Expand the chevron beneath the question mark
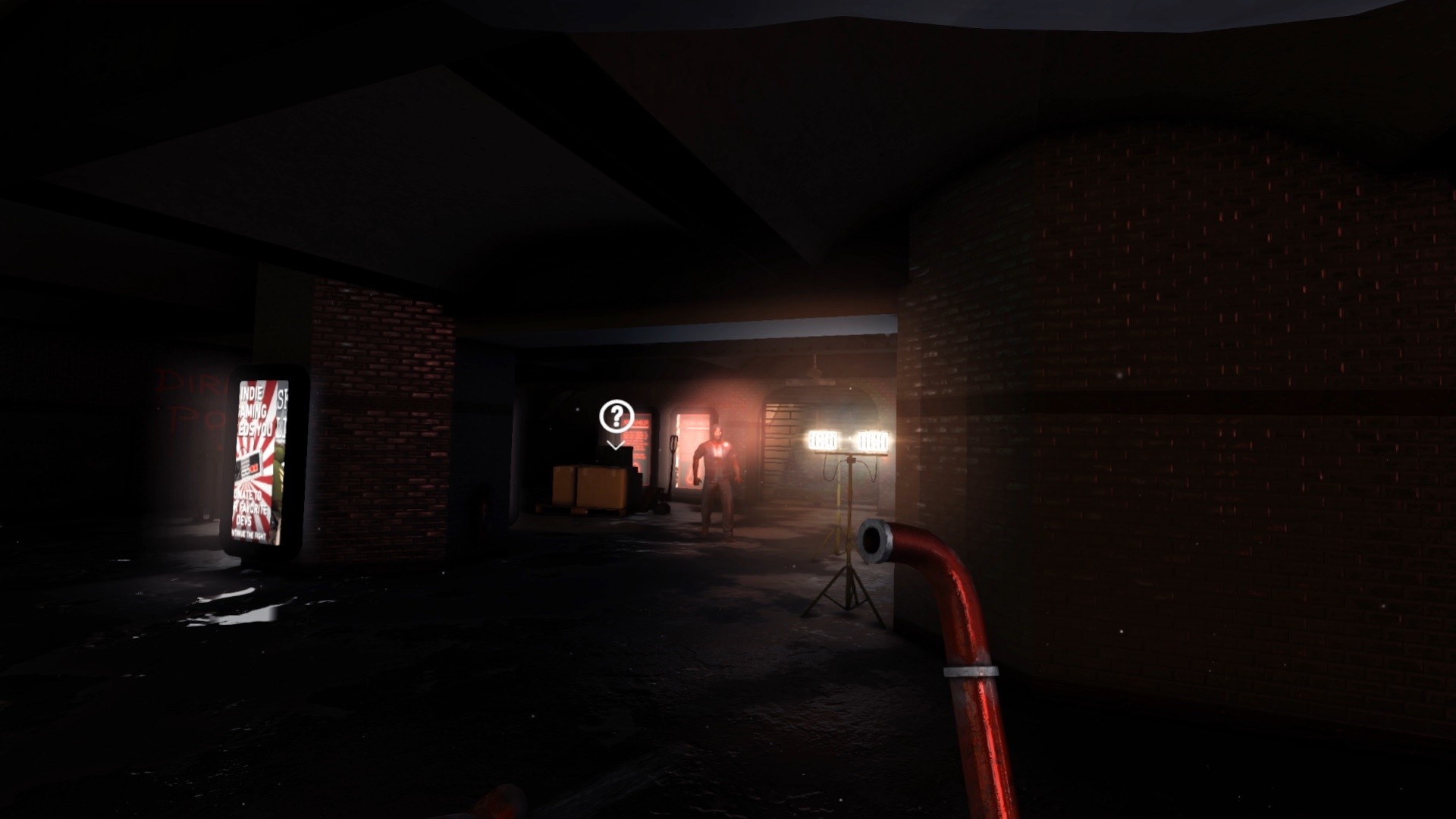Screen dimensions: 1456x819 click(615, 445)
